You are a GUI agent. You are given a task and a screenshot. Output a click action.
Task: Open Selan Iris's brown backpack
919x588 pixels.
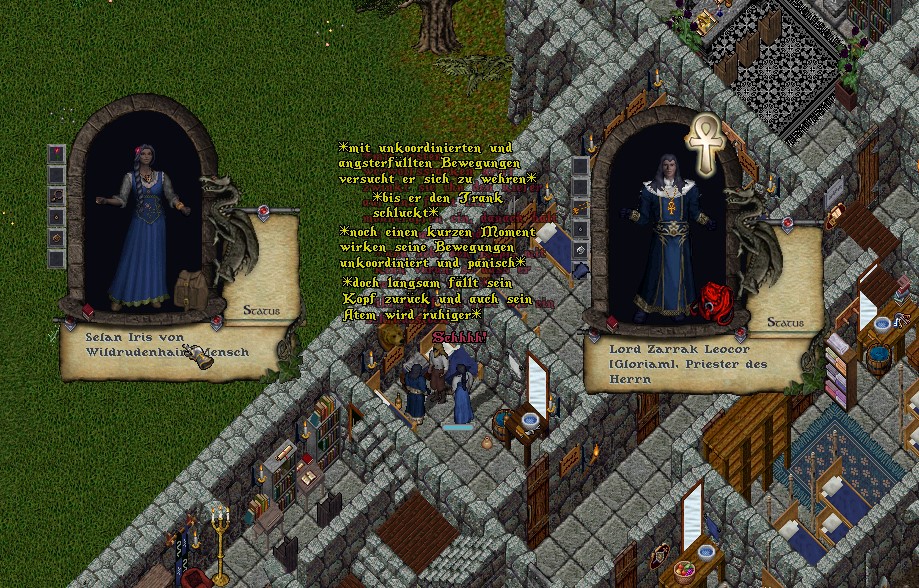coord(189,288)
